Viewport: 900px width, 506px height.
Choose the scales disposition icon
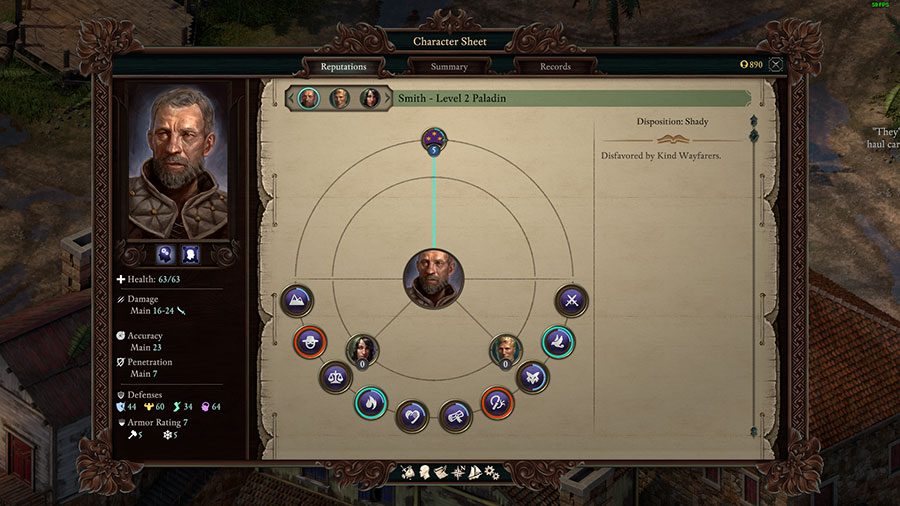(335, 377)
